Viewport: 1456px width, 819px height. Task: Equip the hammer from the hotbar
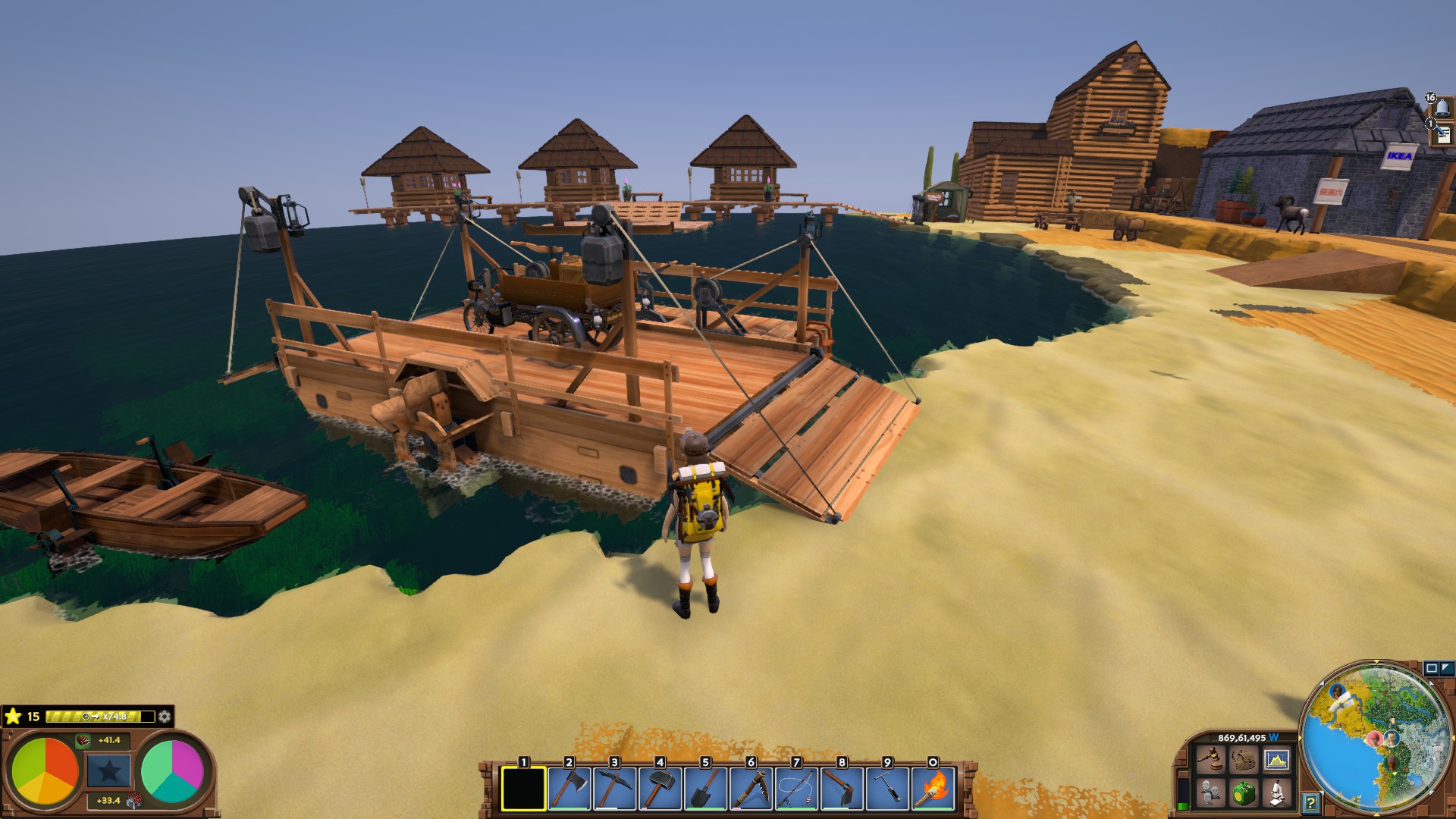660,789
